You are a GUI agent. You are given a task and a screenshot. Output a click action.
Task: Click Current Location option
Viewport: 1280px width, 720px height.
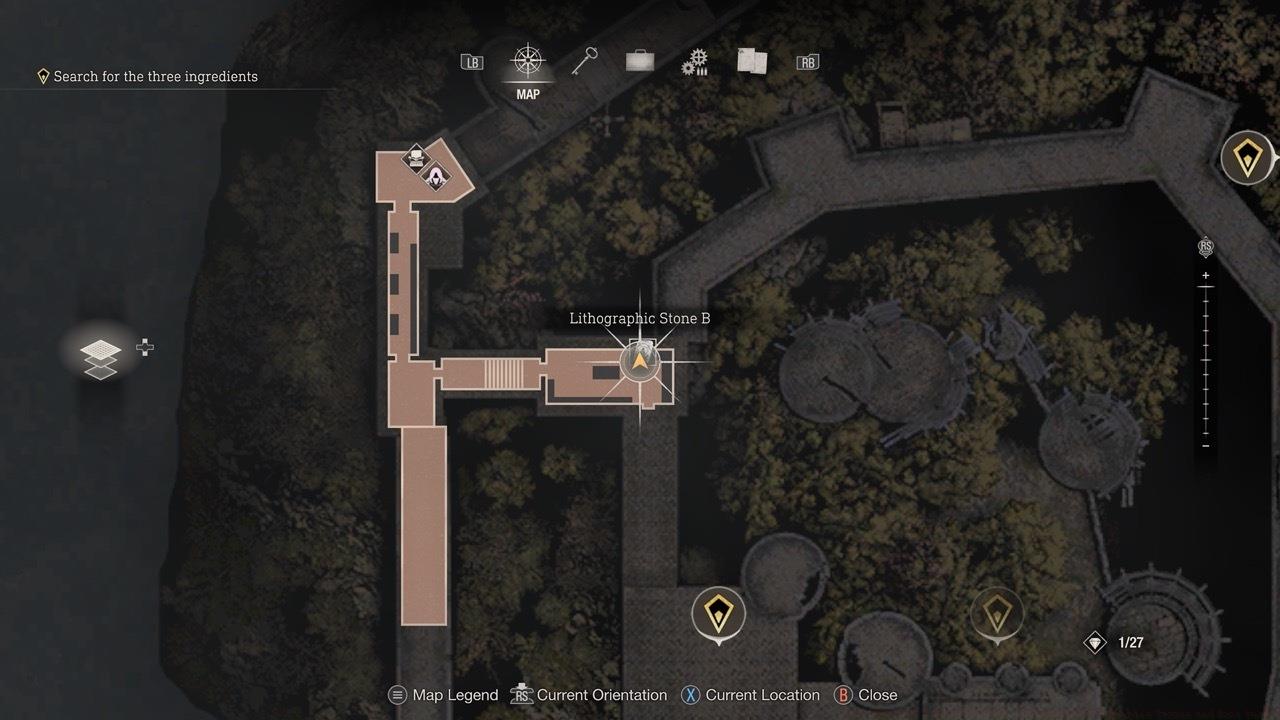point(762,694)
